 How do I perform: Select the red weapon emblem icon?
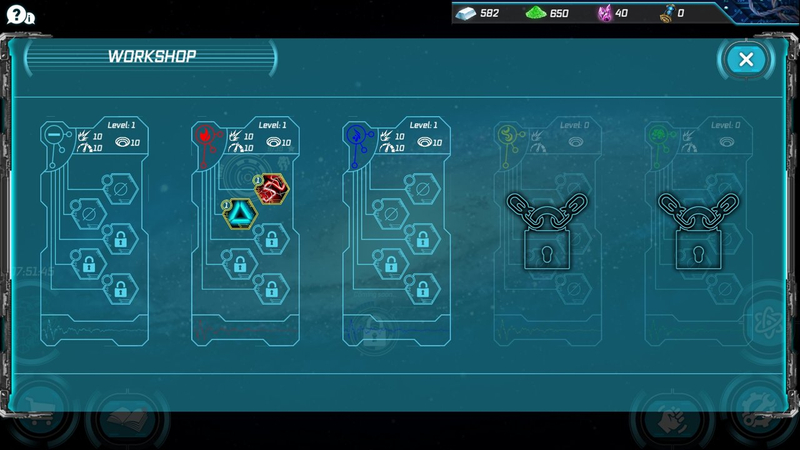tap(203, 135)
